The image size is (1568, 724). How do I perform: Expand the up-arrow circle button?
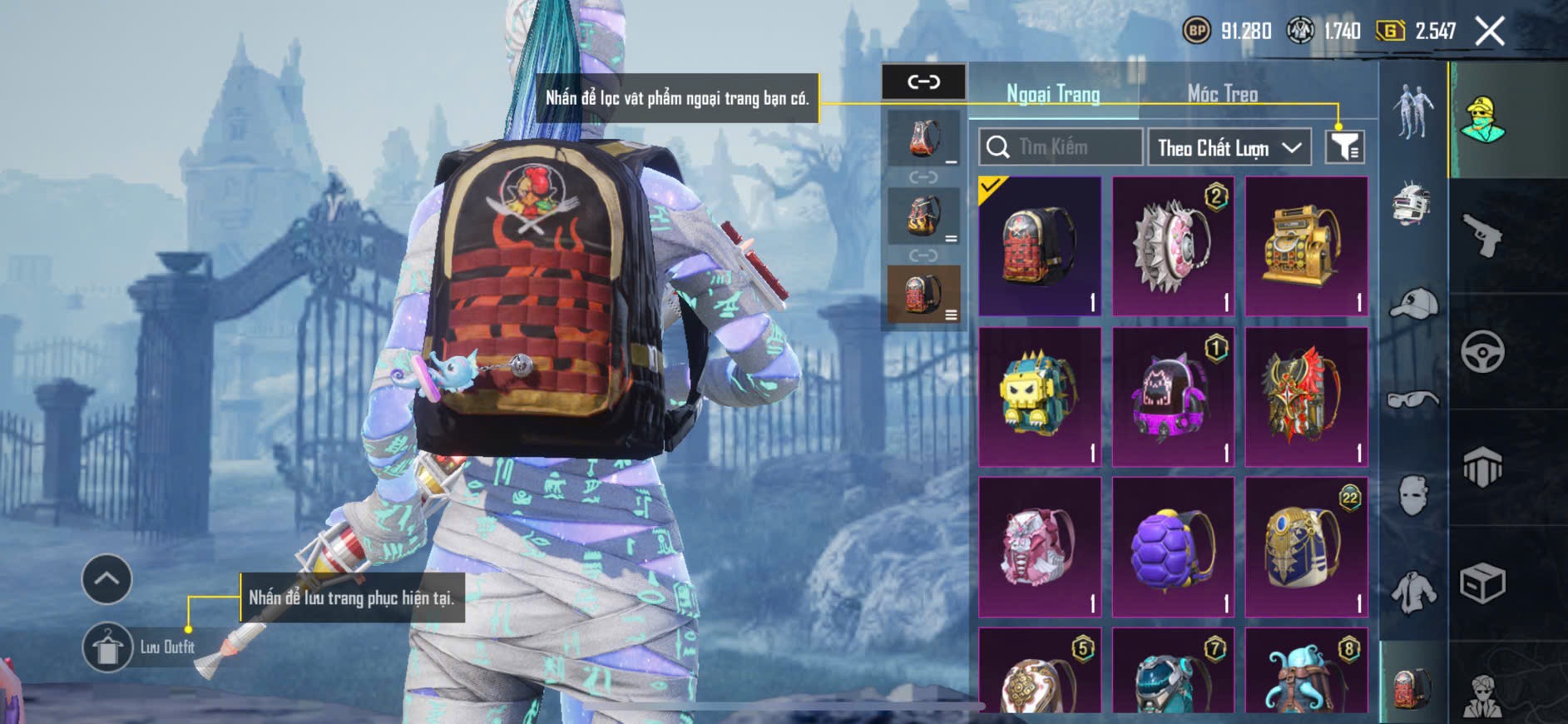point(106,578)
